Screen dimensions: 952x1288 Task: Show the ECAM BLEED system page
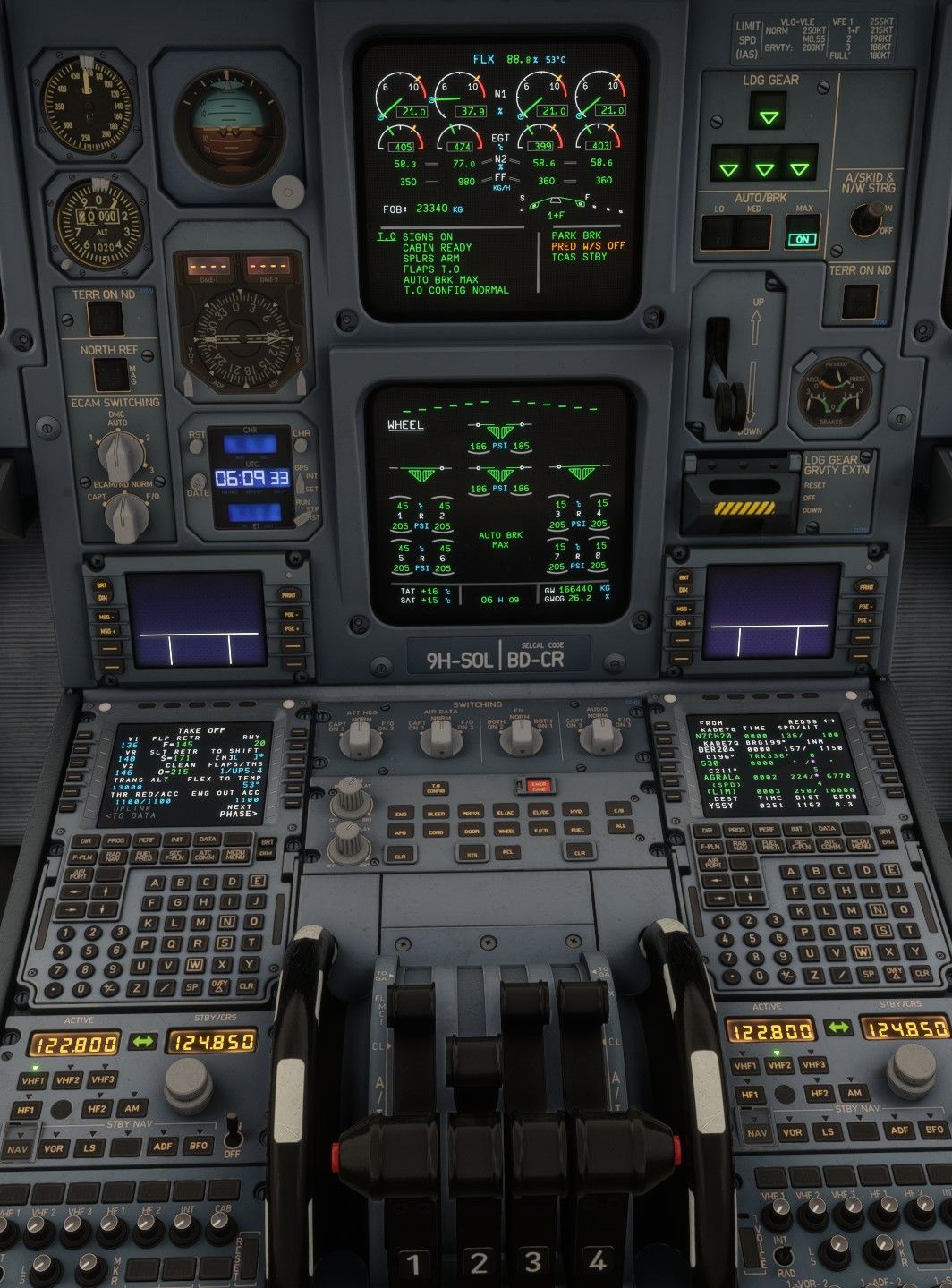point(436,814)
